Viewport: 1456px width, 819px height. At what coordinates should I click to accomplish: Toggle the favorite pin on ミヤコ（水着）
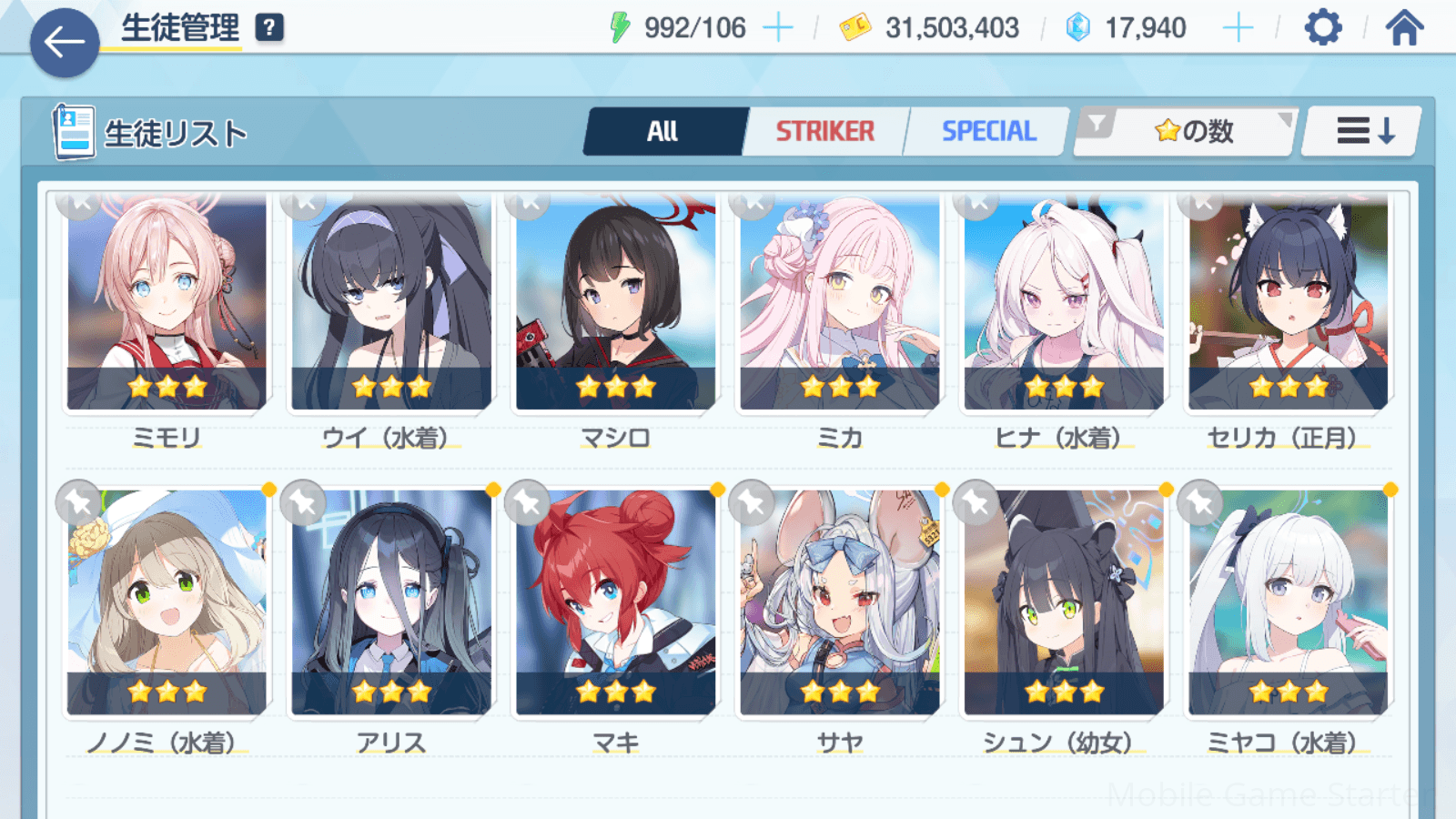pyautogui.click(x=1200, y=501)
